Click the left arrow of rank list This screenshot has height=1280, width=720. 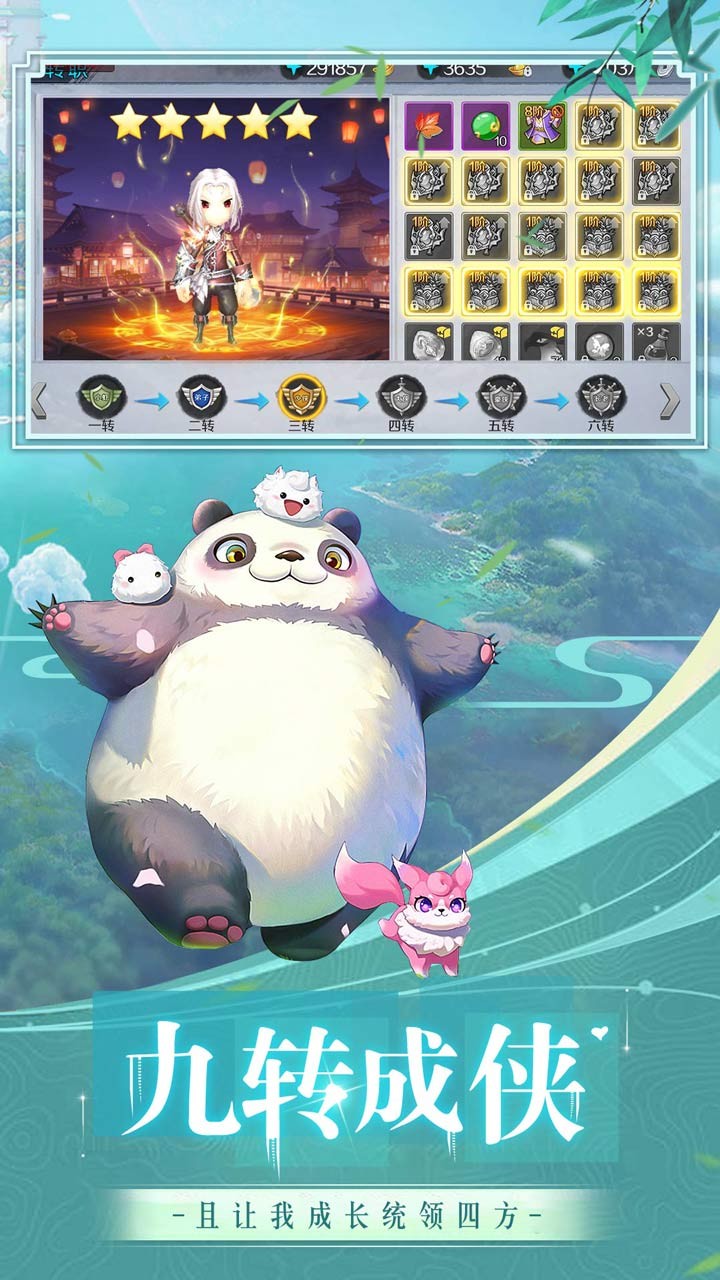[x=40, y=400]
